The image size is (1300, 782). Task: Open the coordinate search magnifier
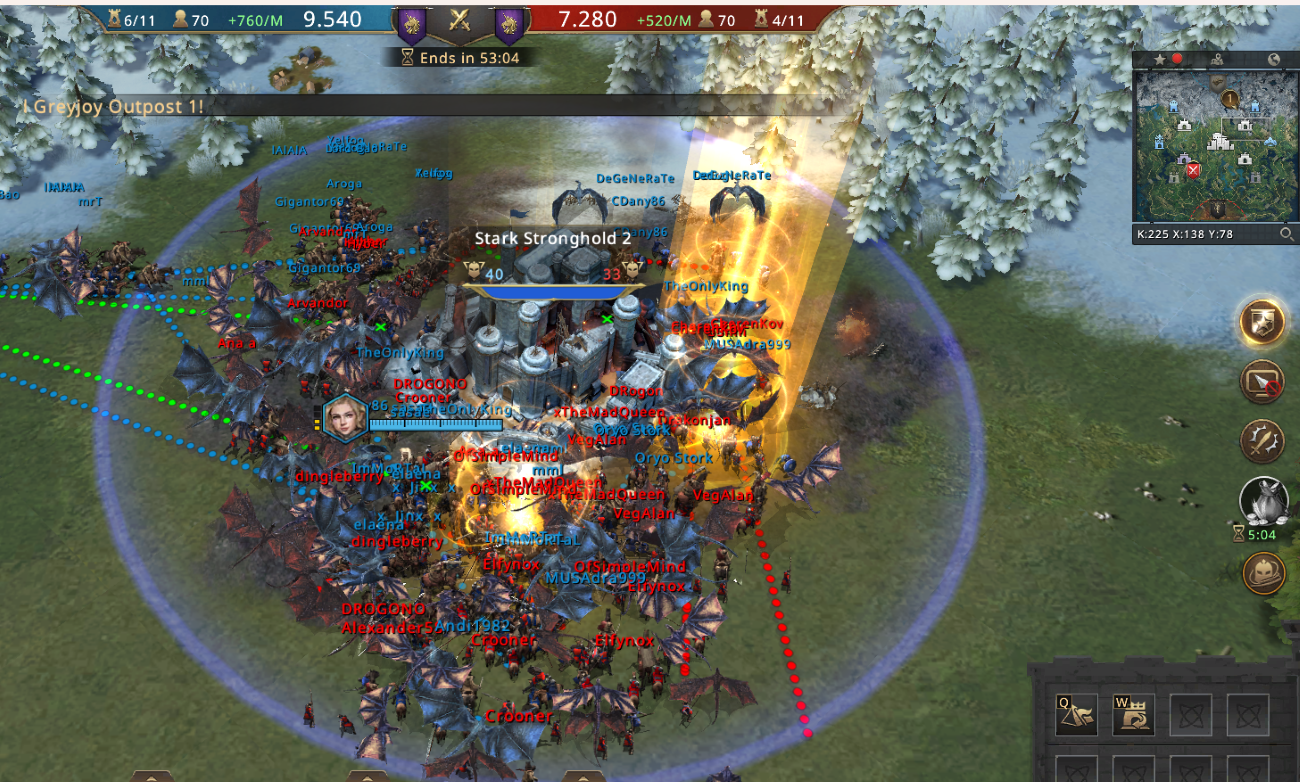[1287, 234]
